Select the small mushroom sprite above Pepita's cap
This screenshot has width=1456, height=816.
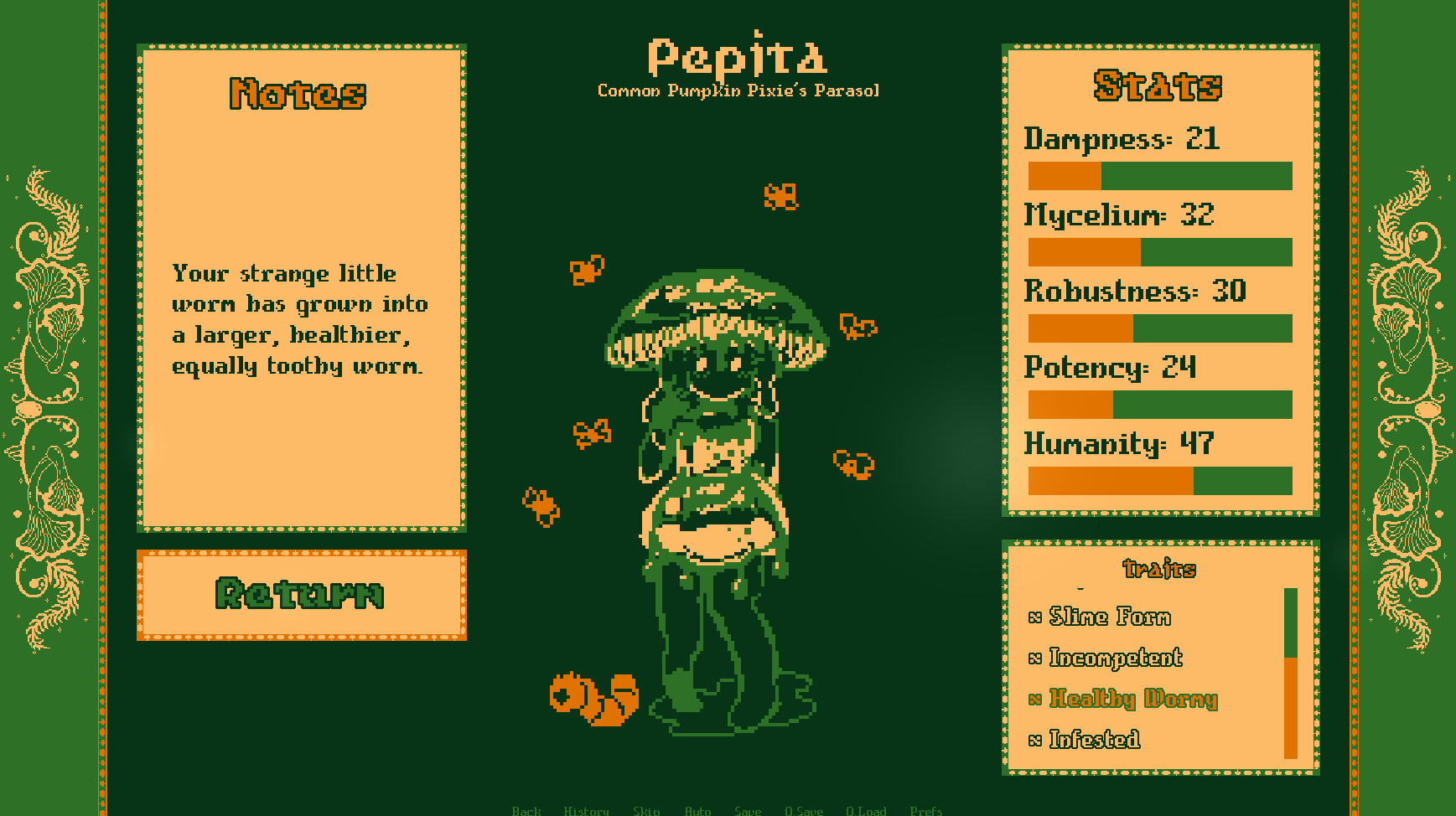(780, 194)
